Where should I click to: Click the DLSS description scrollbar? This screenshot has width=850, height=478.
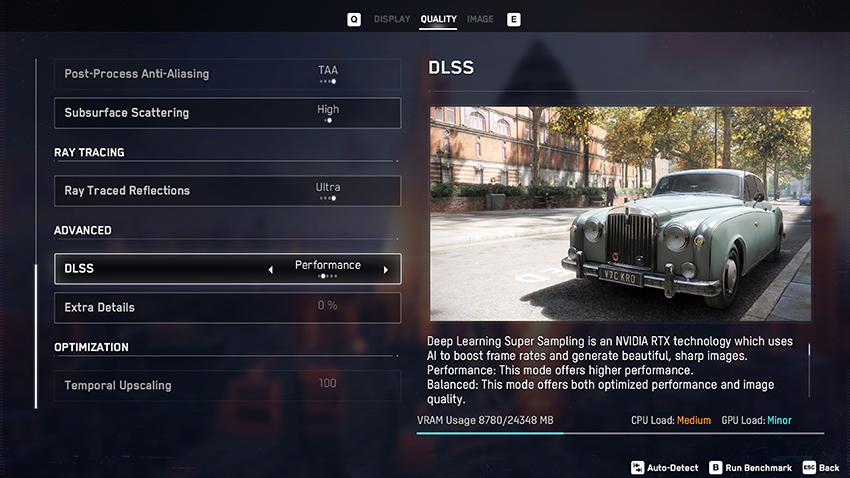[x=808, y=357]
